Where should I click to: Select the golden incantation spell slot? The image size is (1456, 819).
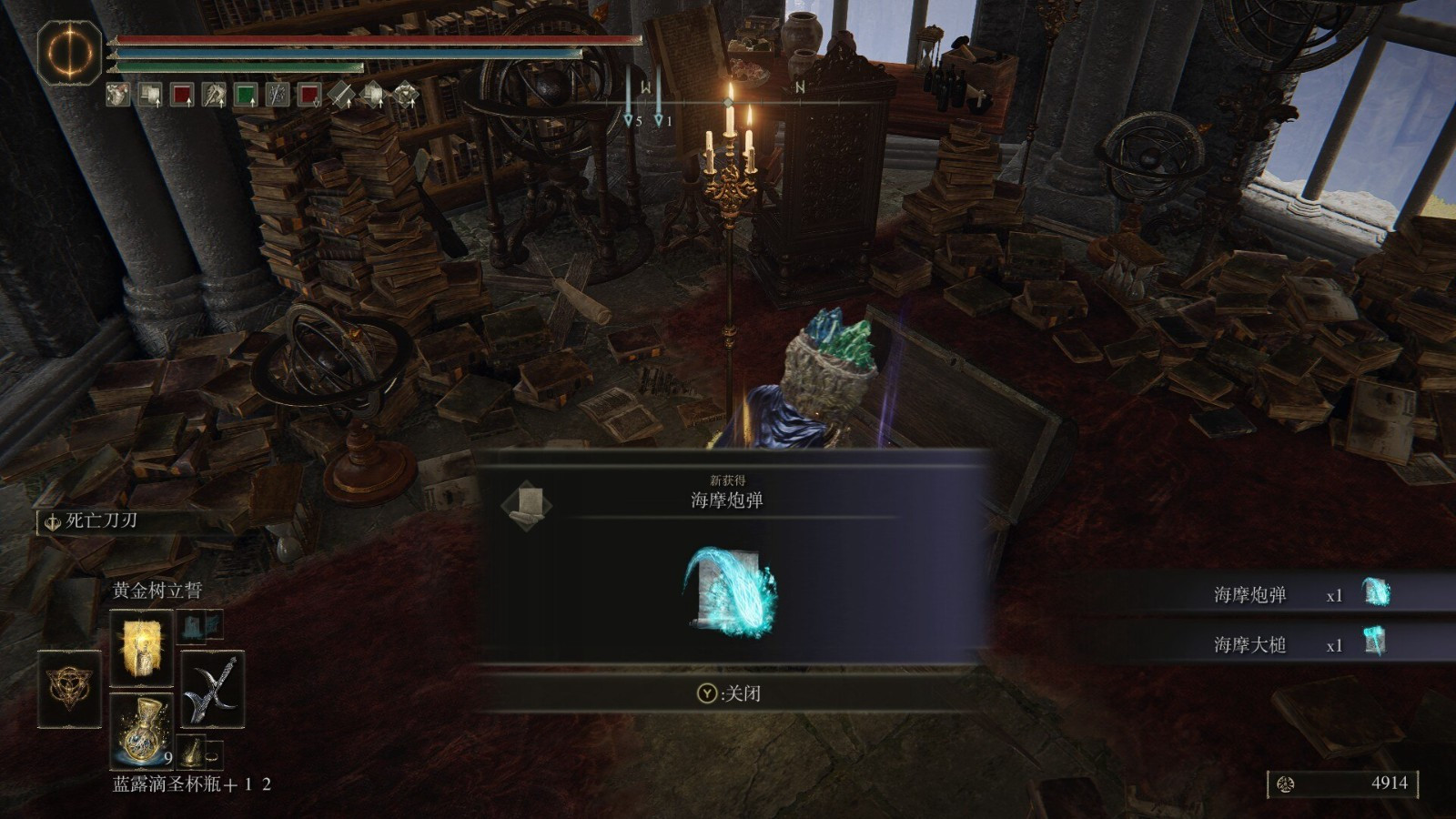141,648
